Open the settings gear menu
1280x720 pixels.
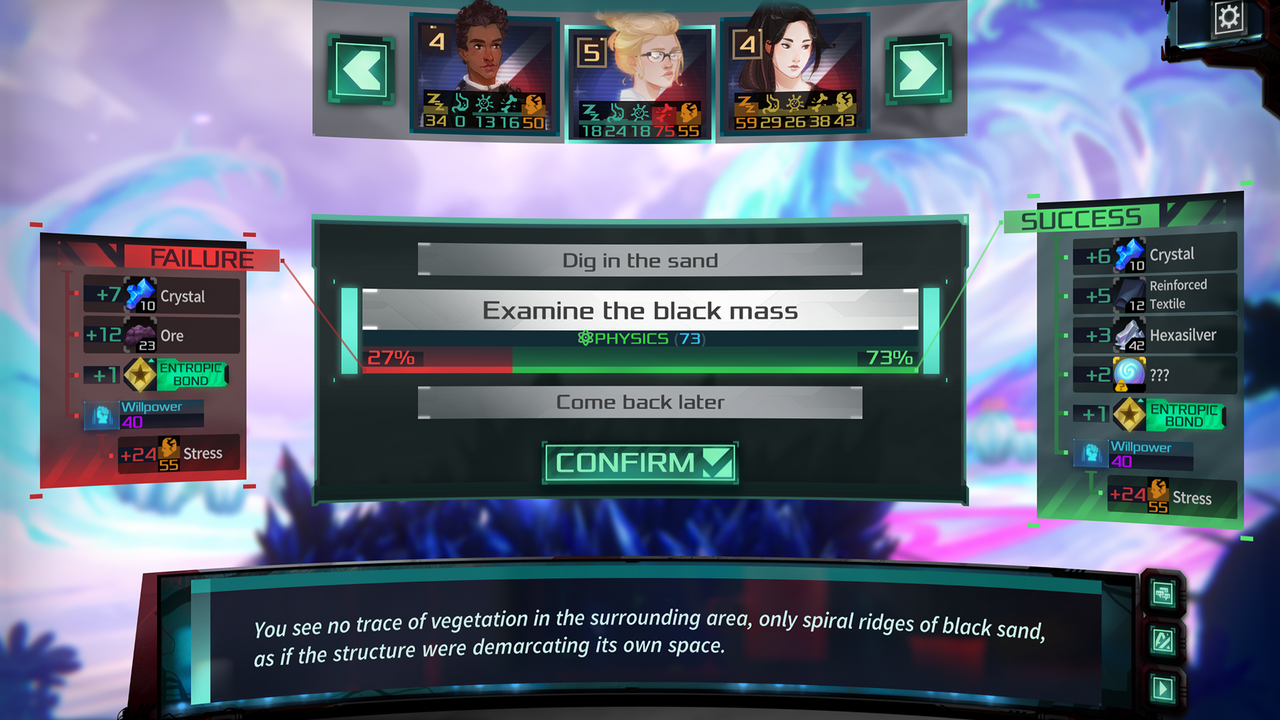1228,16
